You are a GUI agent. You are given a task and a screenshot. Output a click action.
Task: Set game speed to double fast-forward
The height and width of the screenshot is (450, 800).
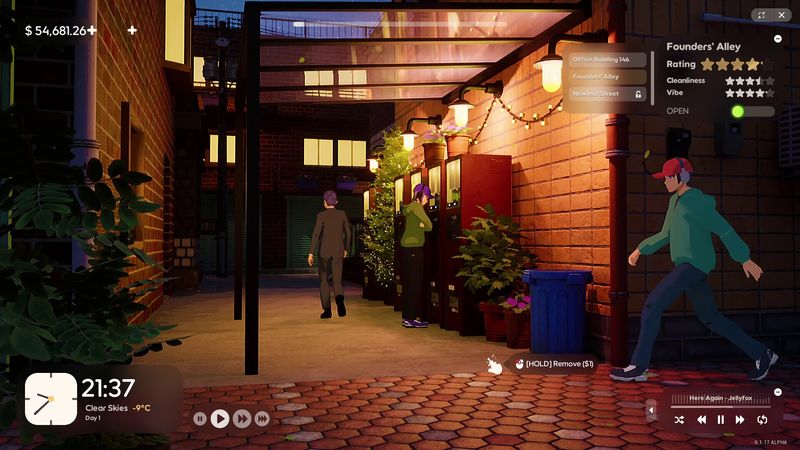pos(241,419)
